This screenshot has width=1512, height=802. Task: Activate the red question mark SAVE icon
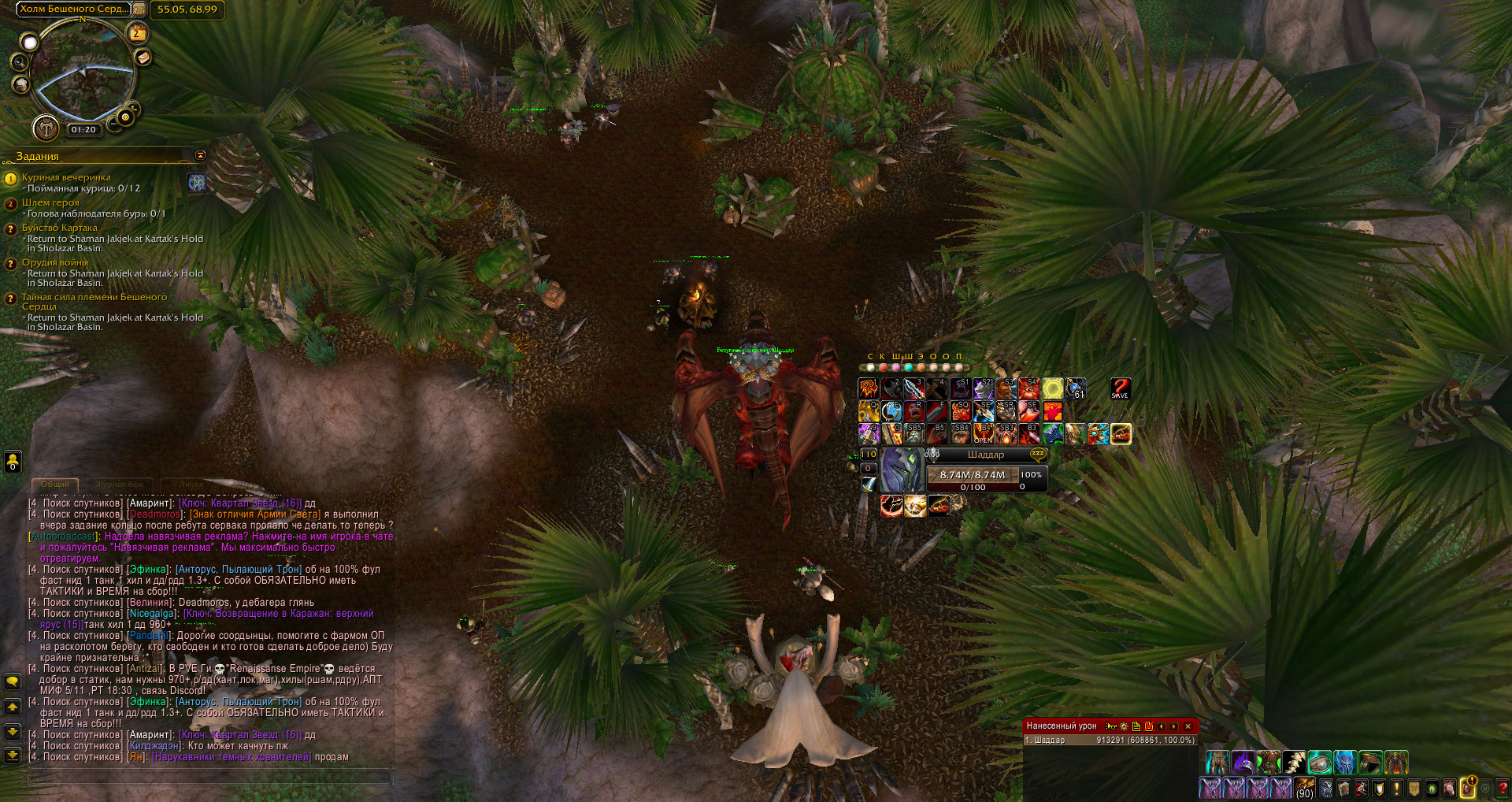coord(1120,388)
